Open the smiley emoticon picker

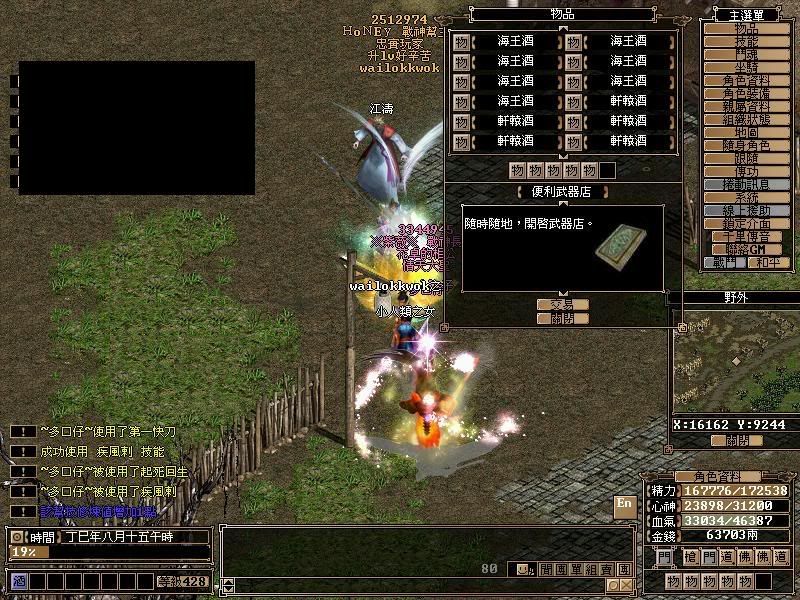[522, 569]
